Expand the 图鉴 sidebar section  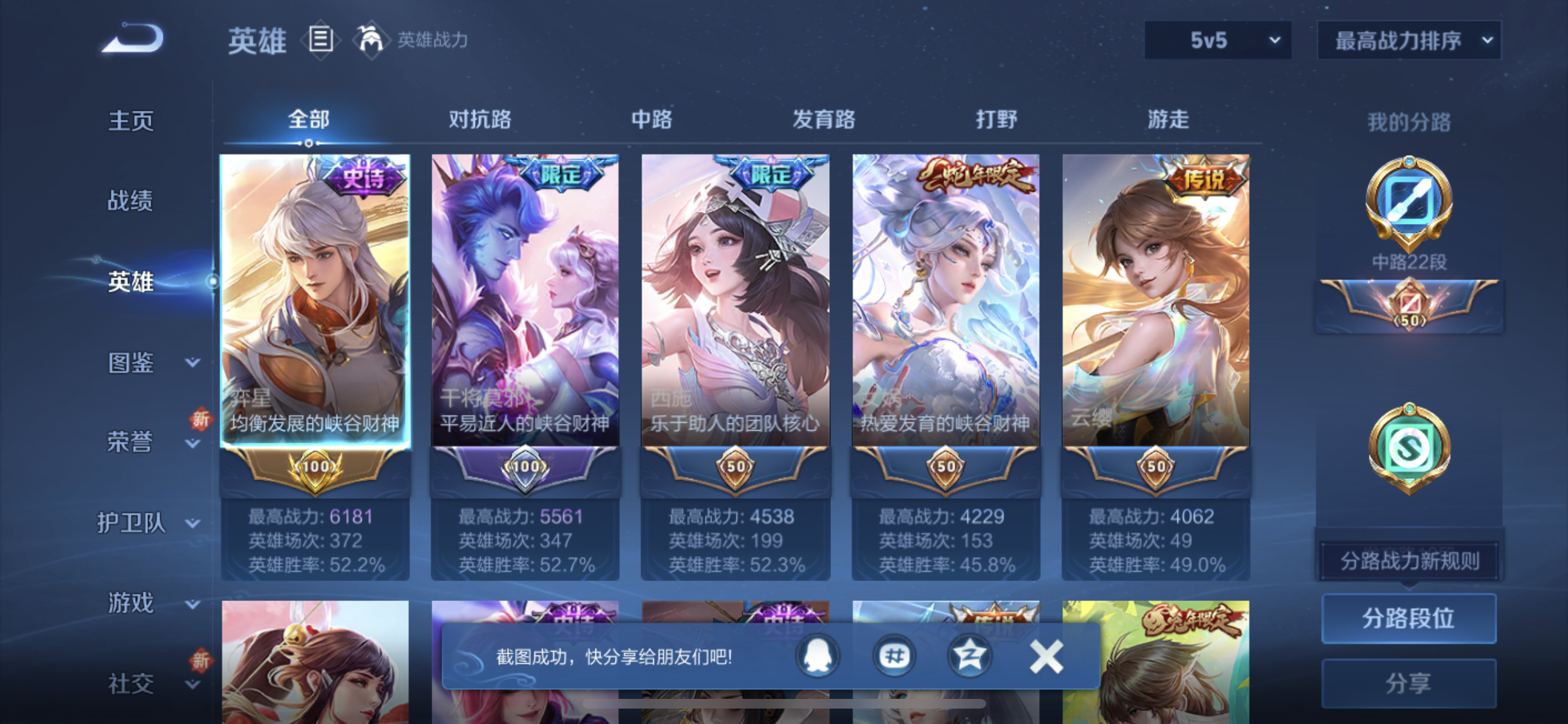pos(131,362)
